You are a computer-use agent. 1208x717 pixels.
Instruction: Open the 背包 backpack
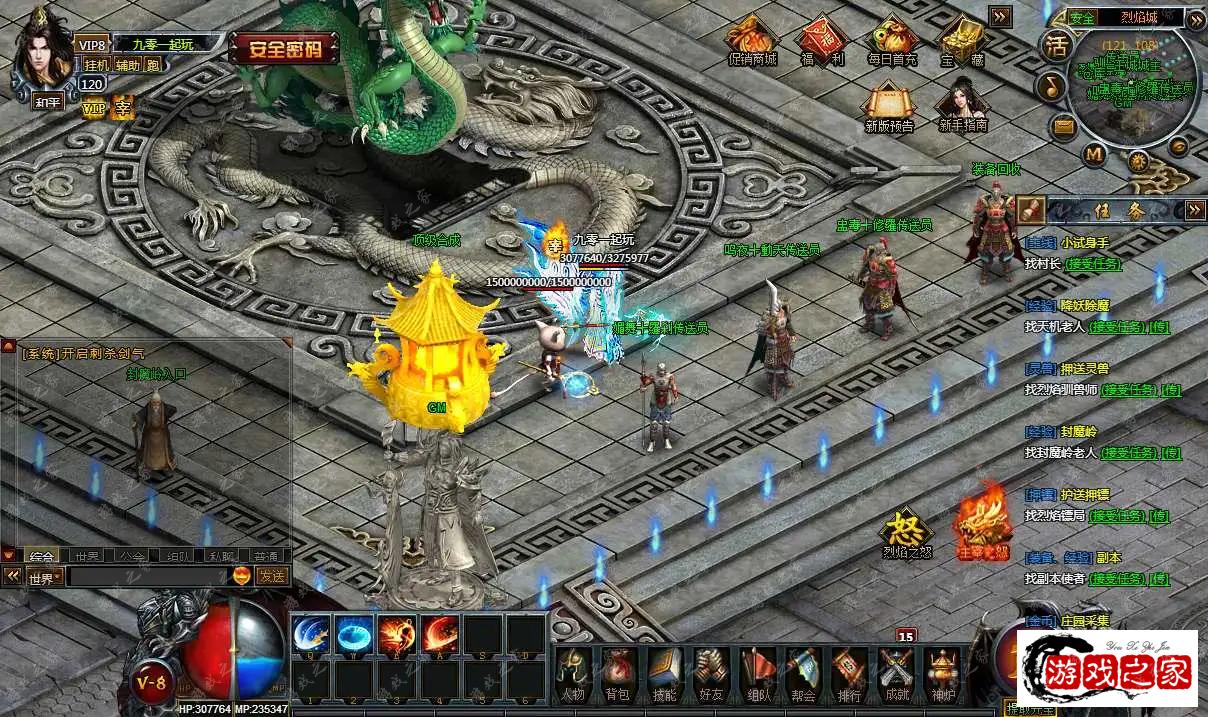click(618, 673)
